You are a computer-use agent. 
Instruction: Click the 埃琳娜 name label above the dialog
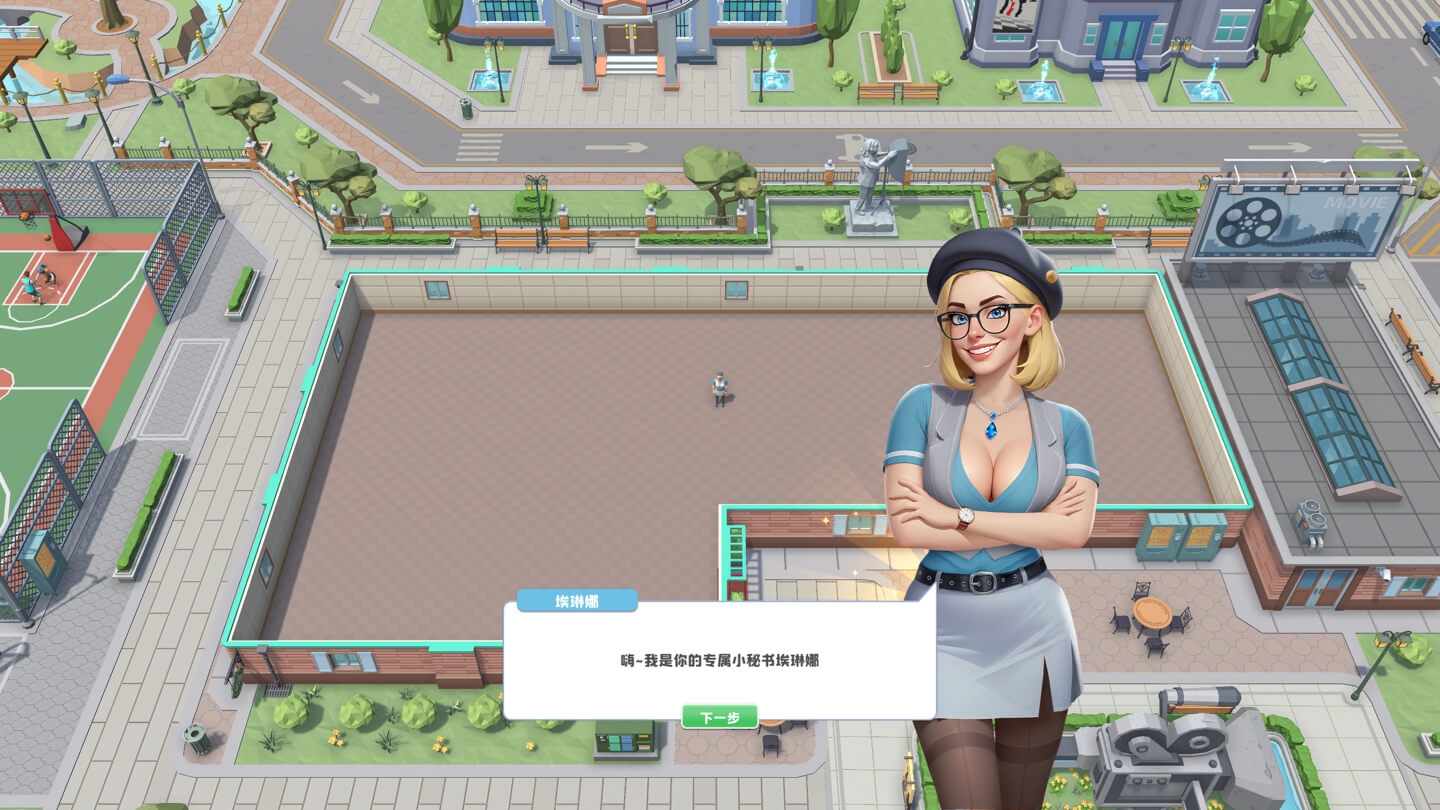click(x=578, y=600)
